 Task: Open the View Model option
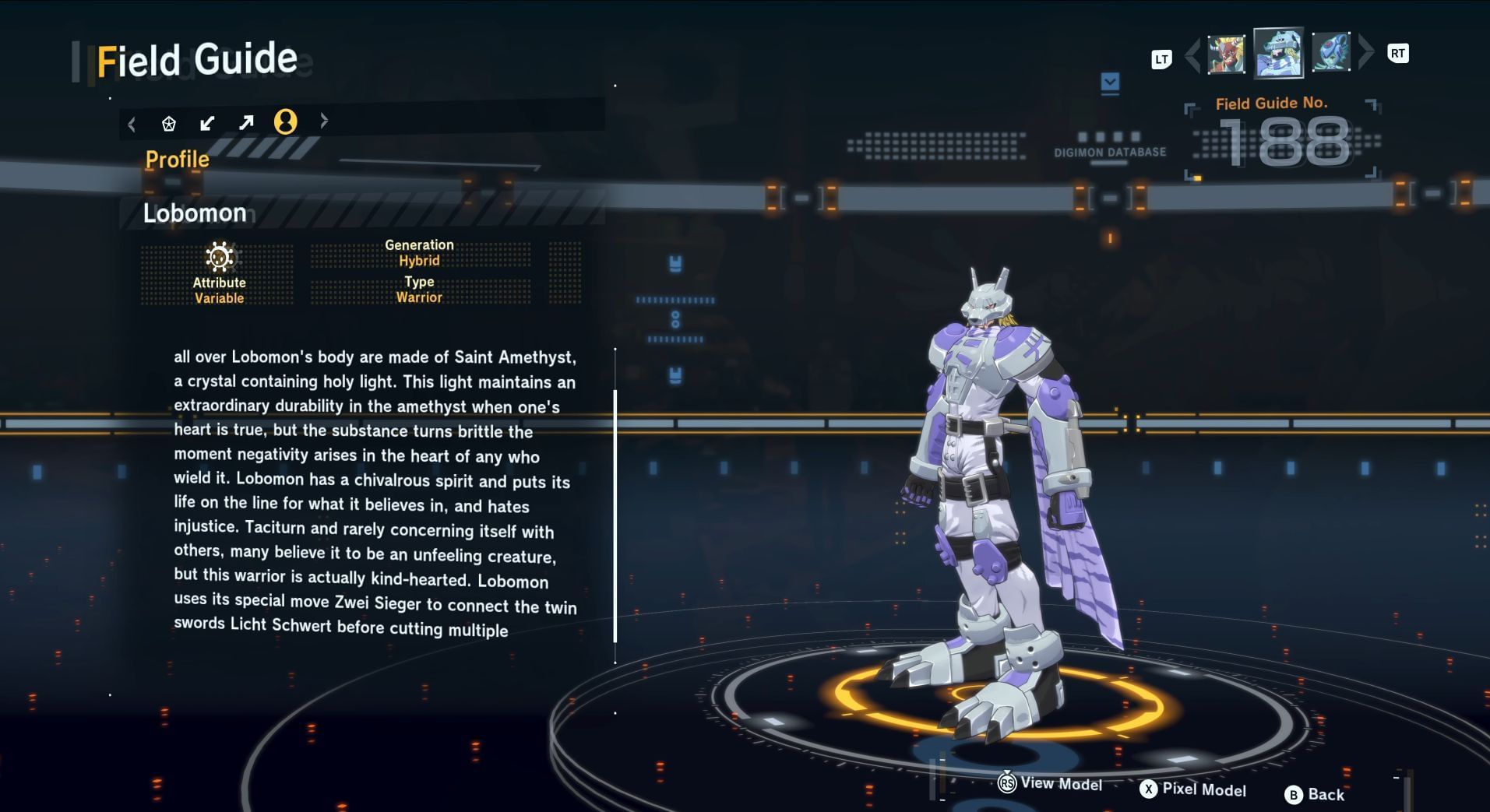tap(1051, 783)
